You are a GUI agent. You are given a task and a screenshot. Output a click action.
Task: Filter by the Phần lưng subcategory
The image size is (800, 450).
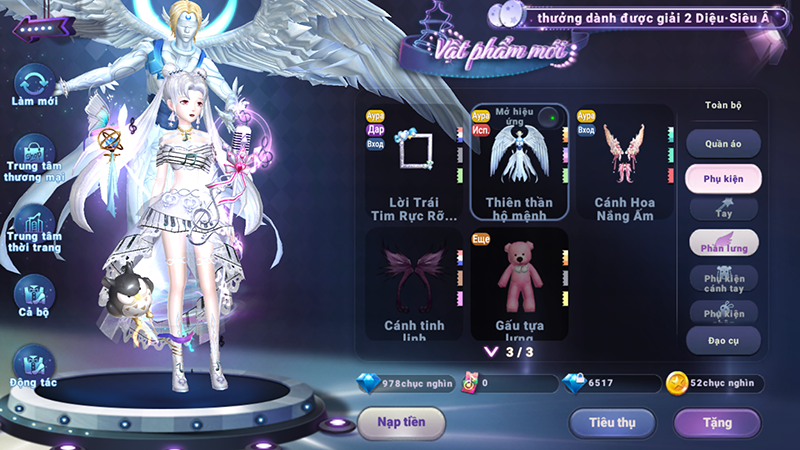pos(723,243)
